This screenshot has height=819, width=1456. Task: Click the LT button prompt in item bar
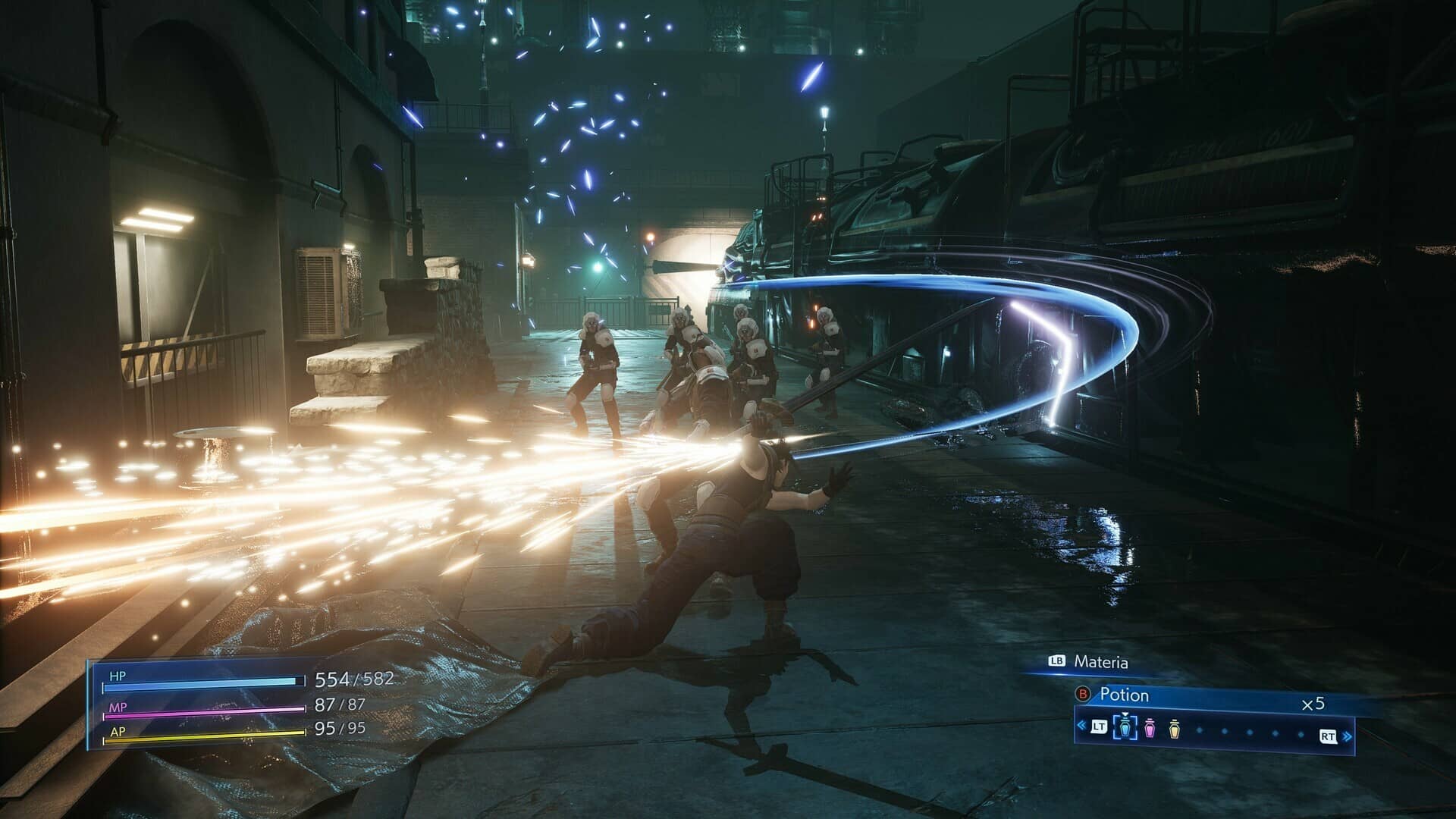point(1100,727)
